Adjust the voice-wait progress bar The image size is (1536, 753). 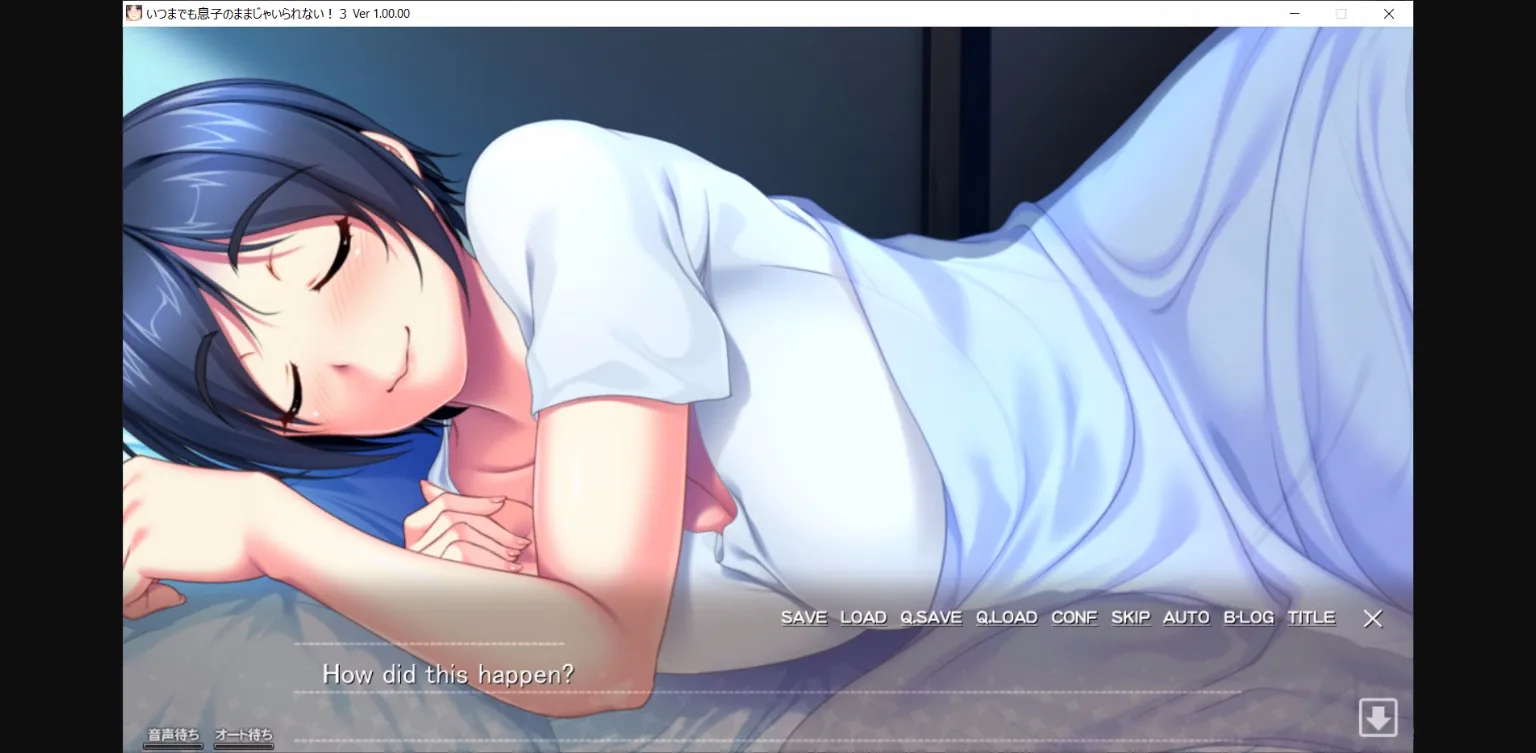tap(173, 746)
